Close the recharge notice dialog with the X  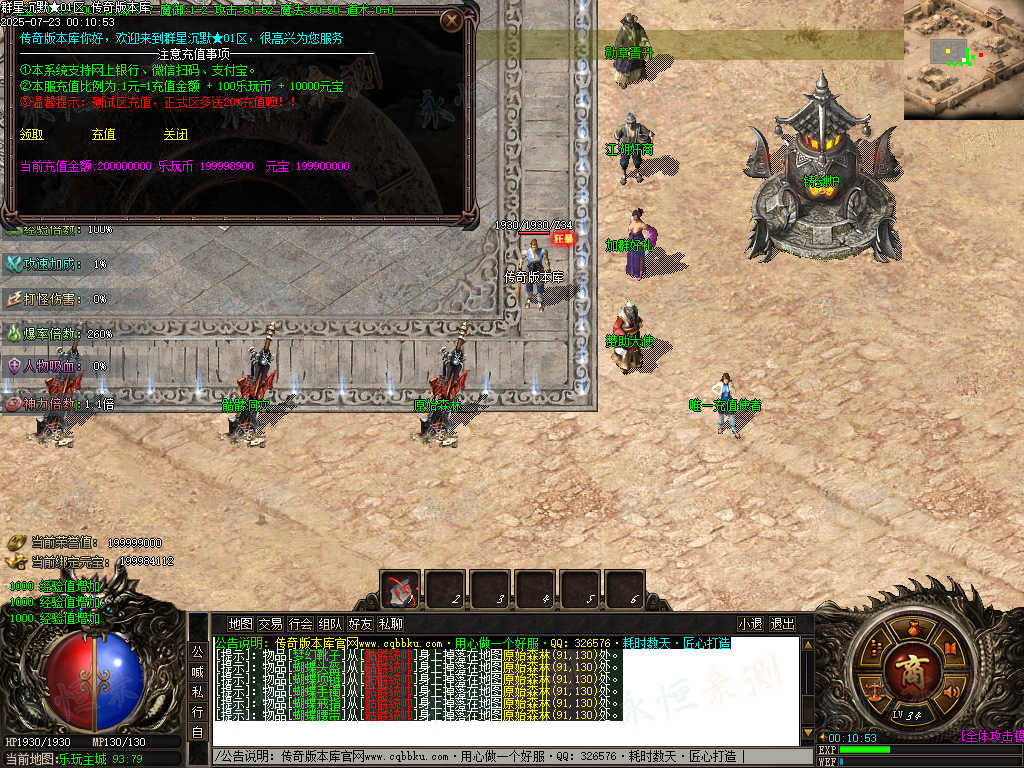pos(452,19)
